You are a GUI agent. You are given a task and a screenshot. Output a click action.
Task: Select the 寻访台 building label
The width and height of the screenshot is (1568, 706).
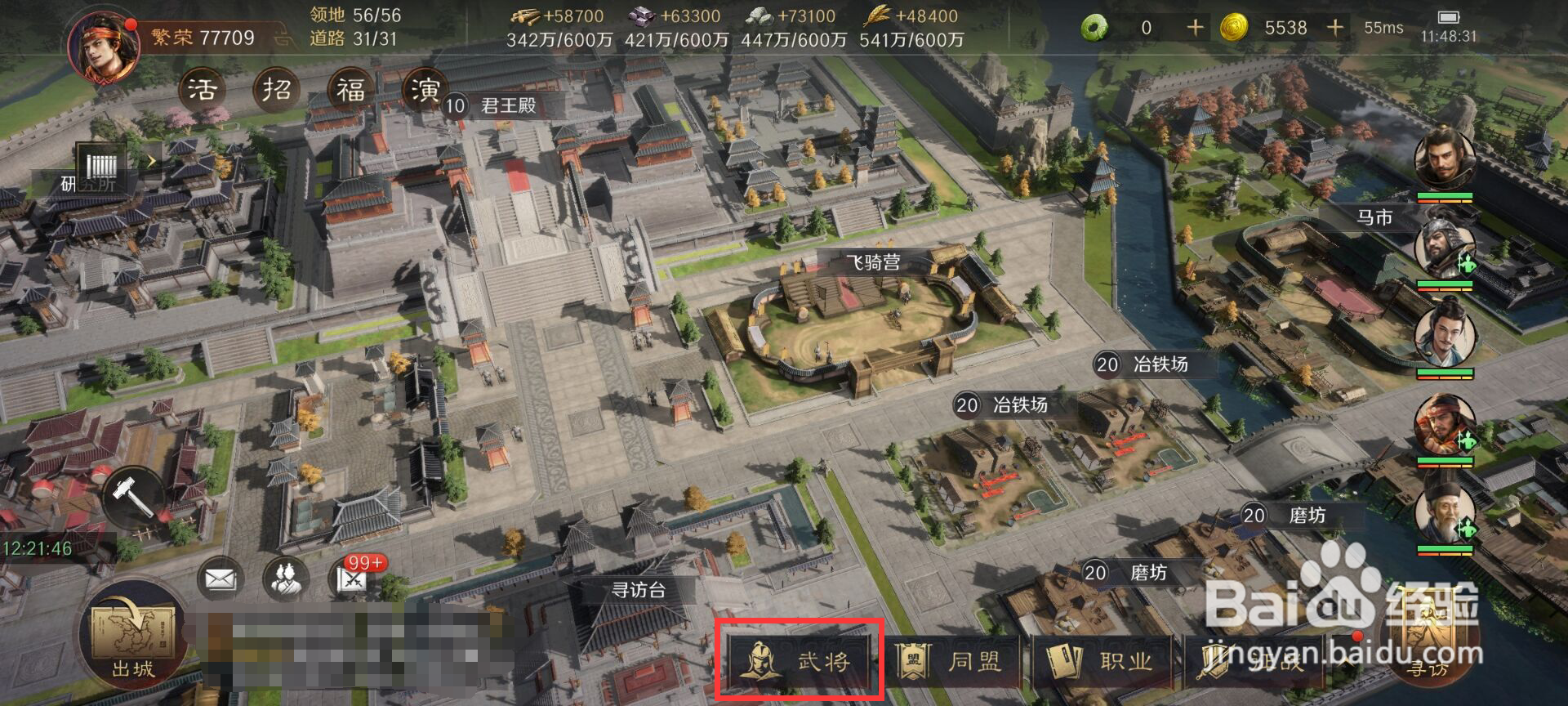638,590
